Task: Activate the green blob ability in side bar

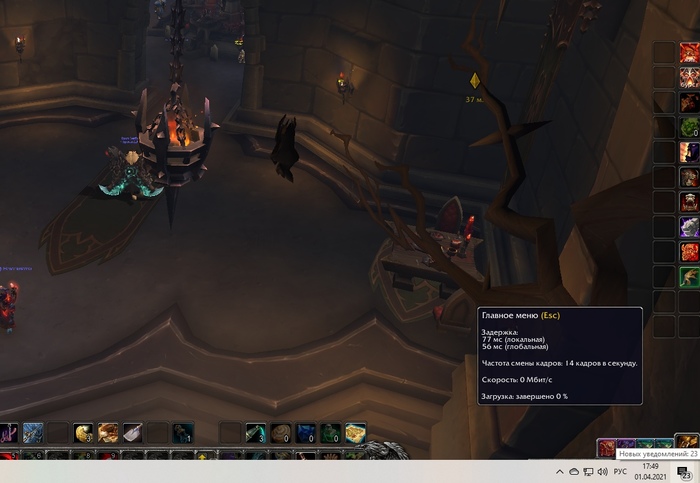Action: coord(689,128)
